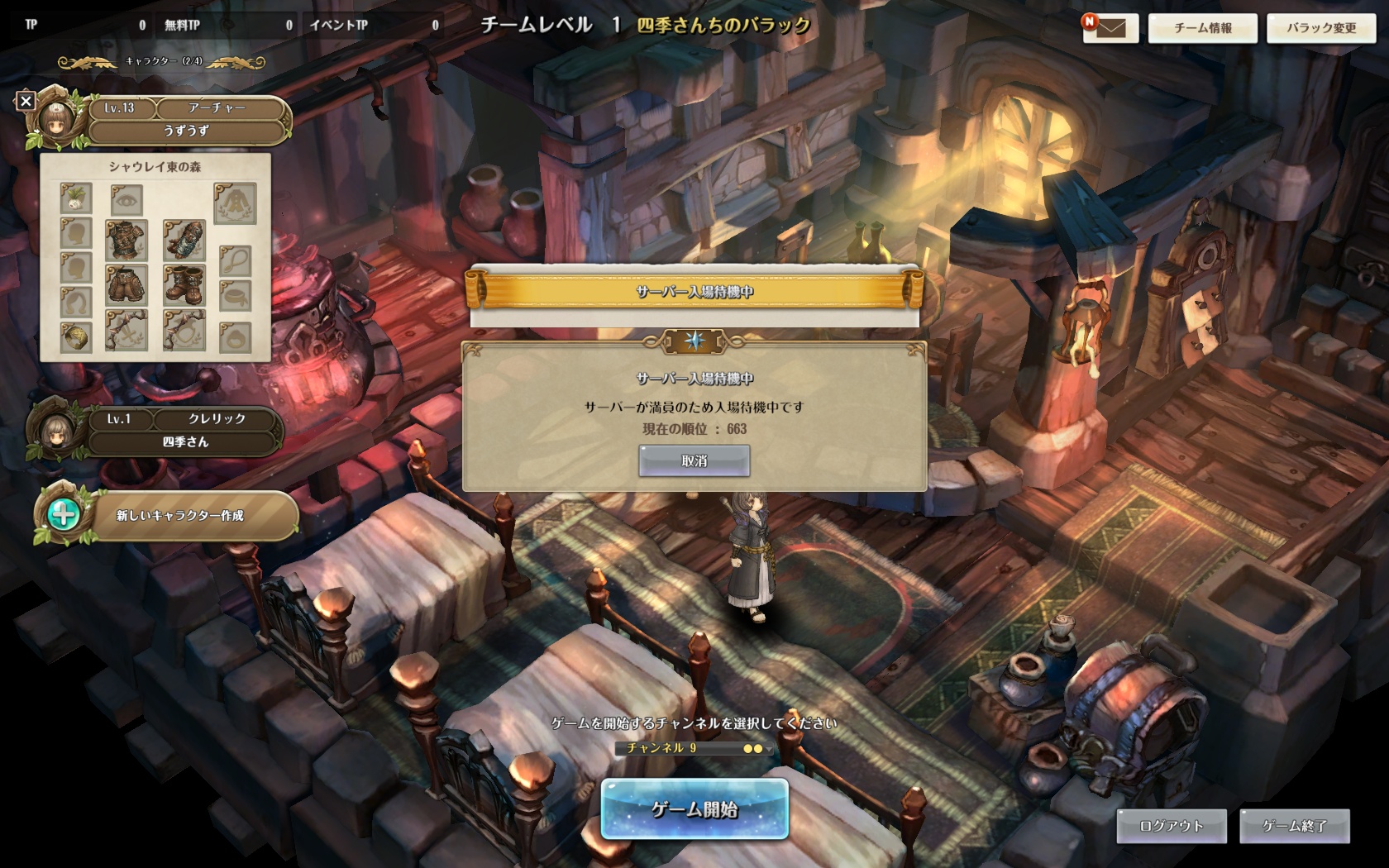Create a new character with 新しいキャラクター作成
1389x868 pixels.
click(179, 516)
